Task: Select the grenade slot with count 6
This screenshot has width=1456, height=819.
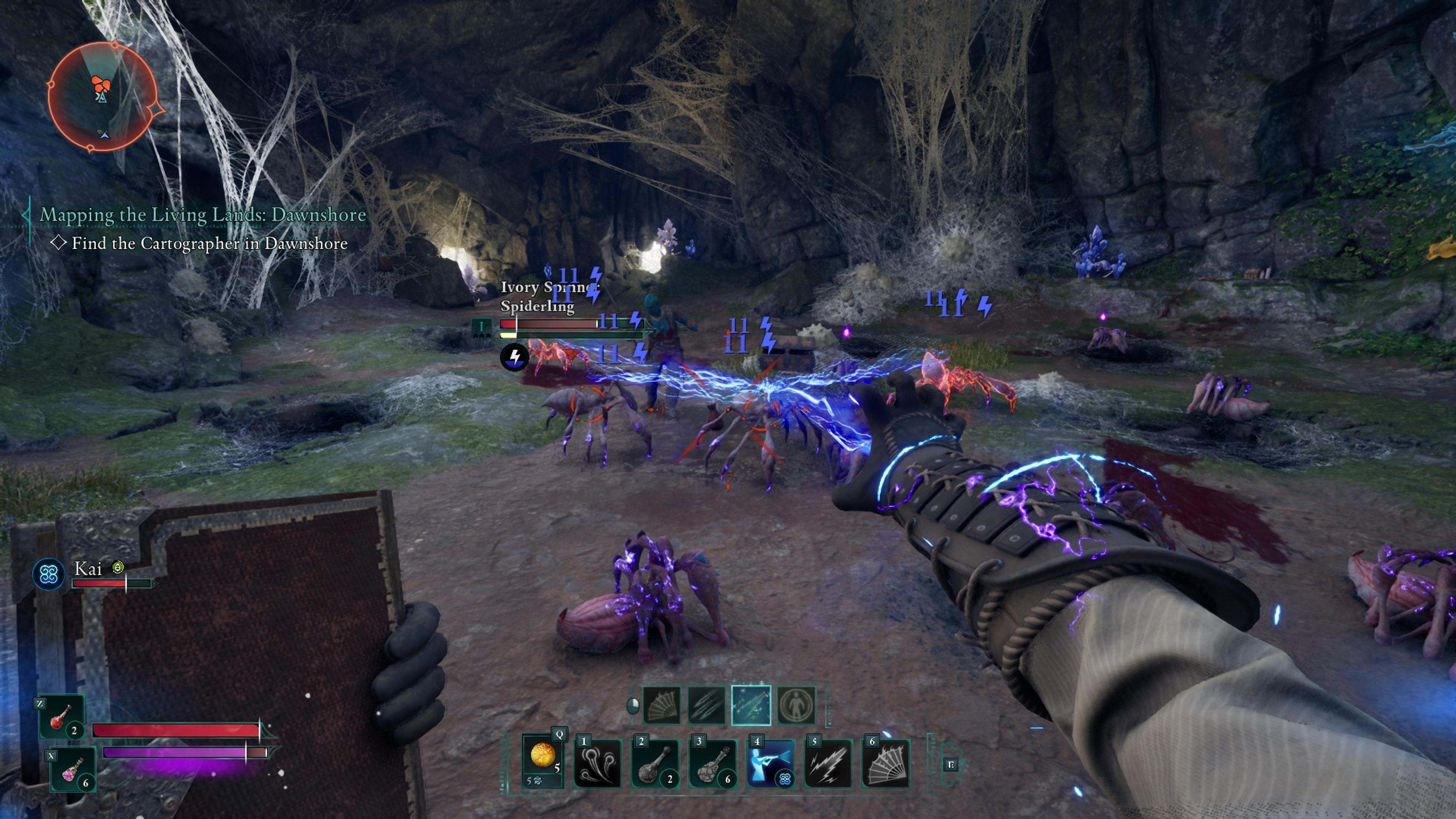Action: [x=713, y=764]
